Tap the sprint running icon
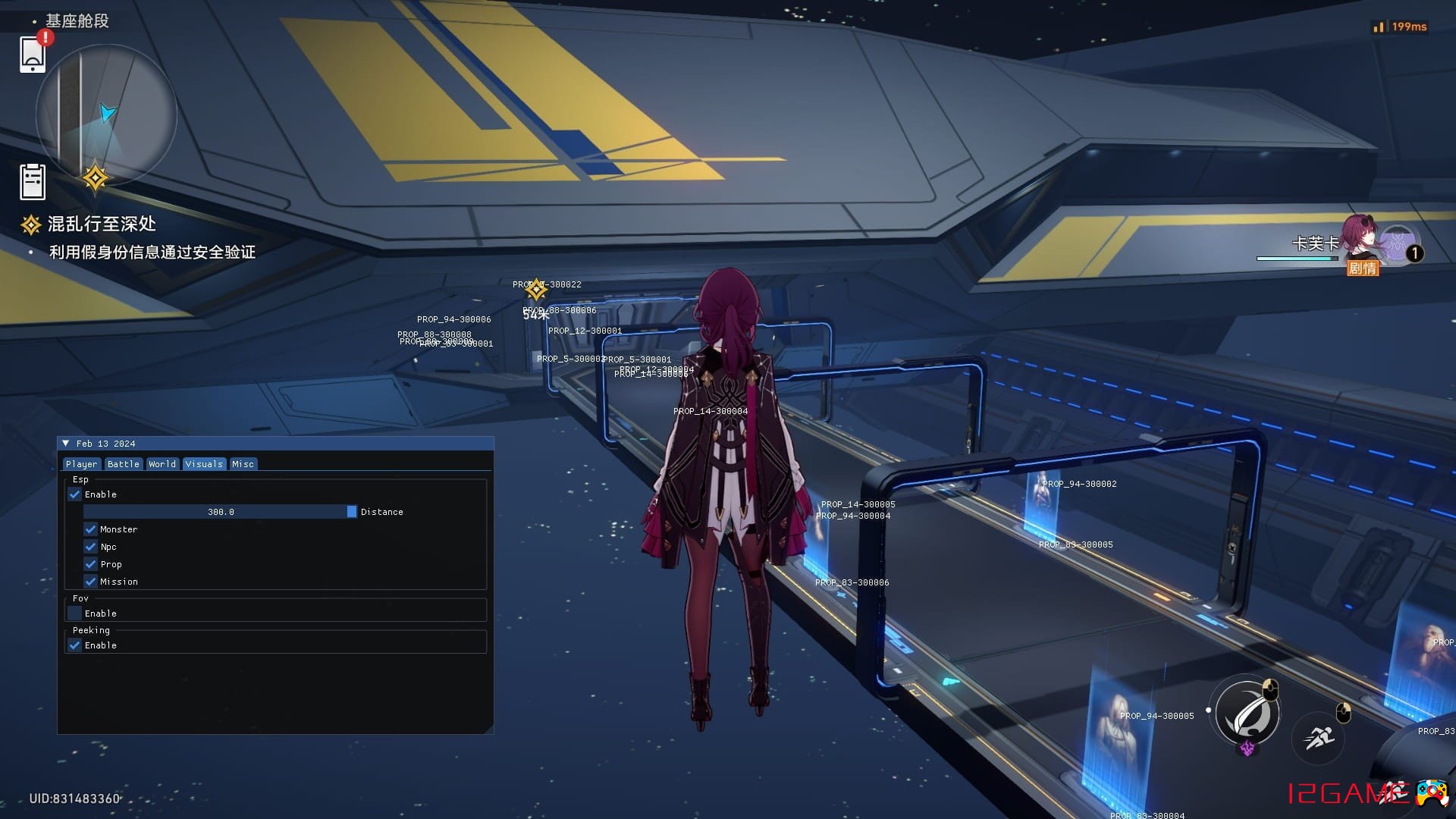This screenshot has height=819, width=1456. (1319, 737)
